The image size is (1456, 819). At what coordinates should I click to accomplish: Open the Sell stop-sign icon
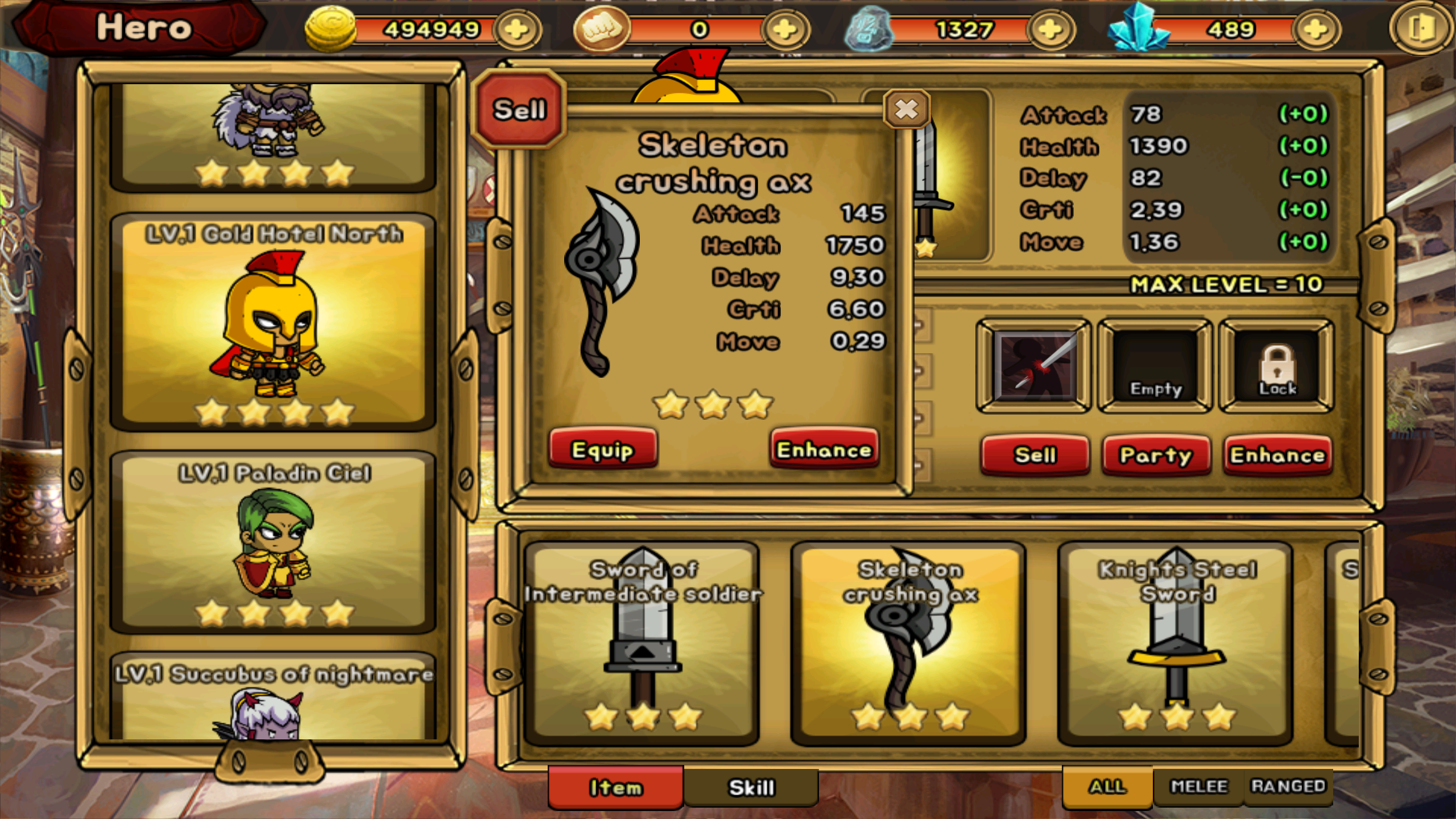point(519,110)
